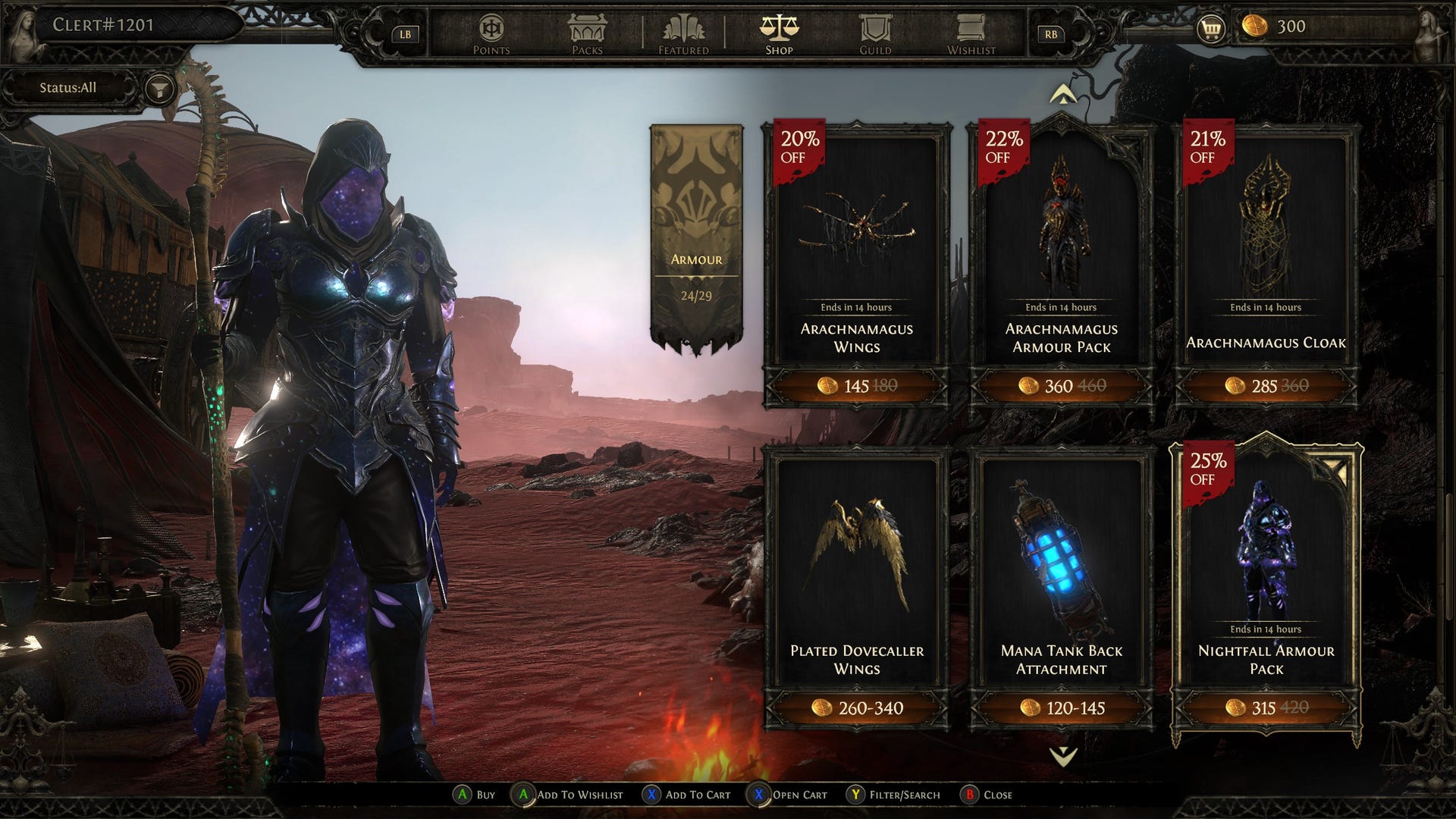Image resolution: width=1456 pixels, height=819 pixels.
Task: Switch to the Packs tab
Action: click(x=587, y=35)
